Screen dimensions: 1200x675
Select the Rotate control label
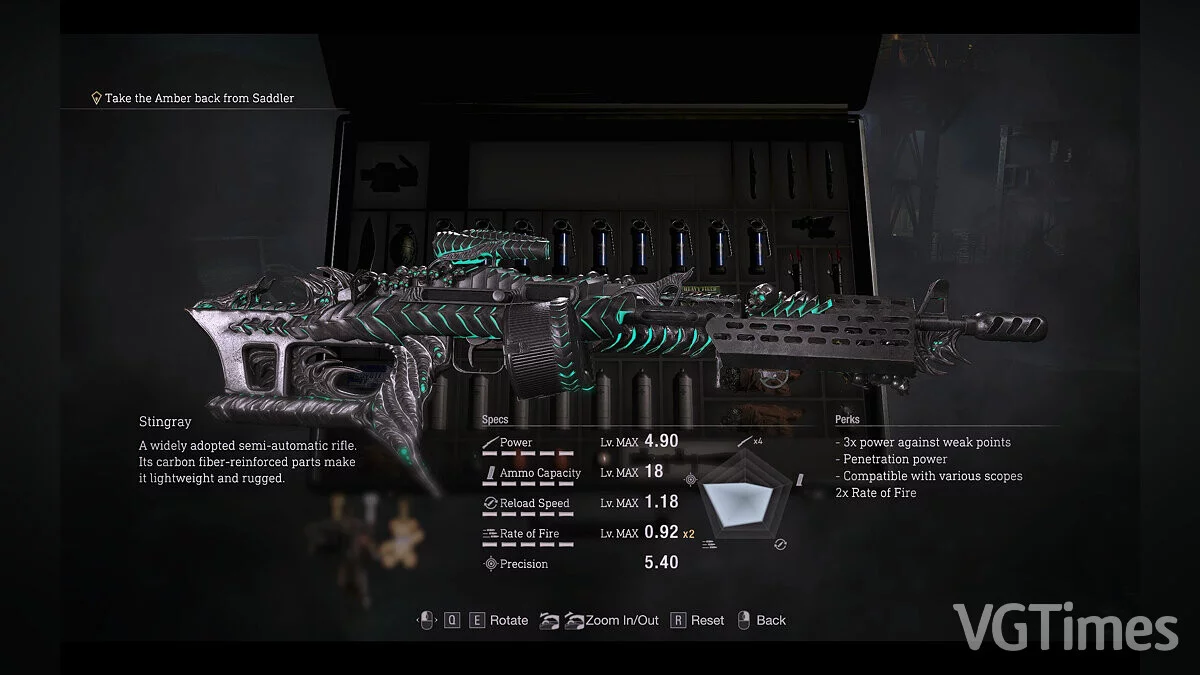click(508, 621)
